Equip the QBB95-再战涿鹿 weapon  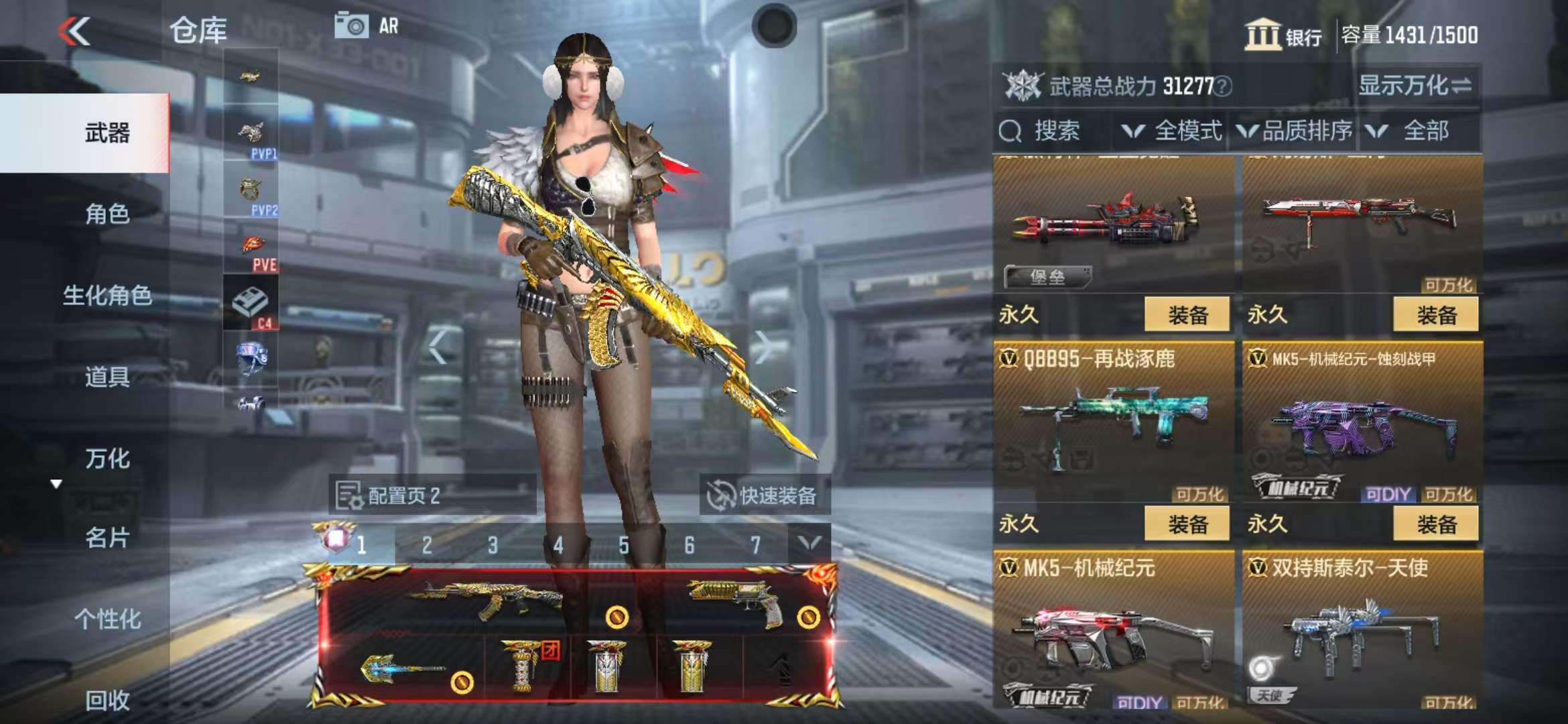point(1187,524)
